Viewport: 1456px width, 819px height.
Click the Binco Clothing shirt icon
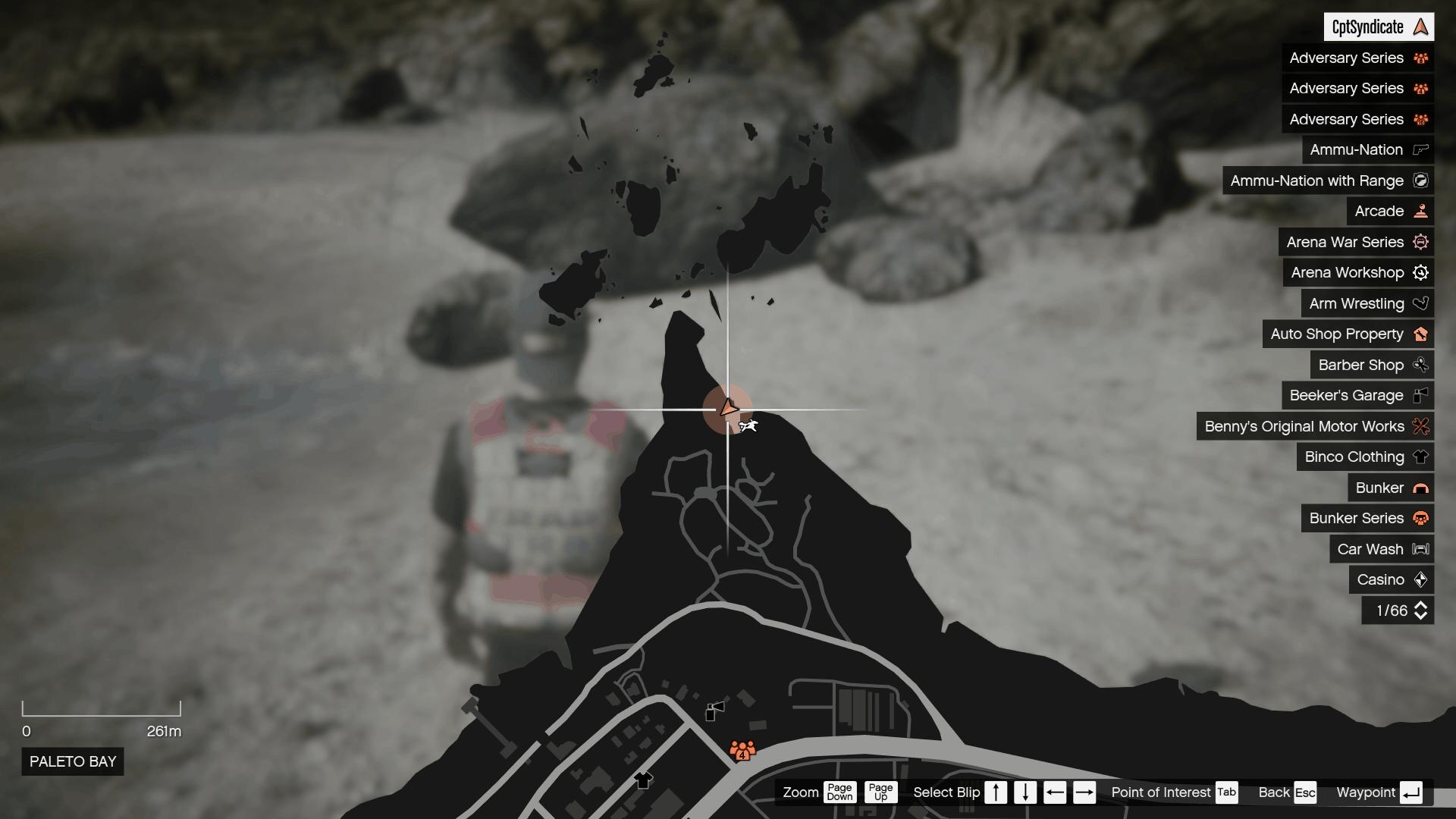[x=1420, y=457]
